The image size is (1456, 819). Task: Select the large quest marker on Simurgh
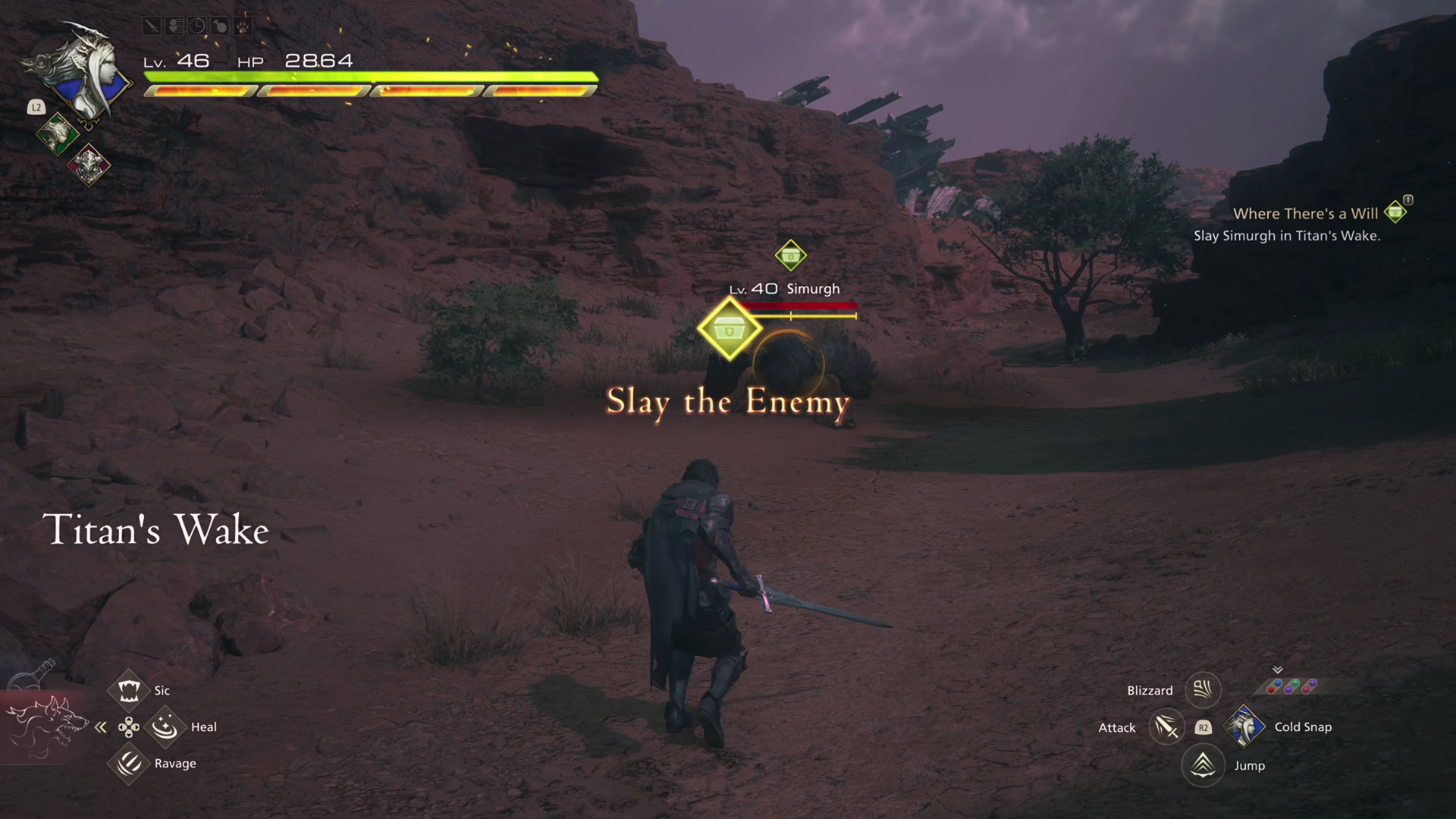(x=729, y=329)
